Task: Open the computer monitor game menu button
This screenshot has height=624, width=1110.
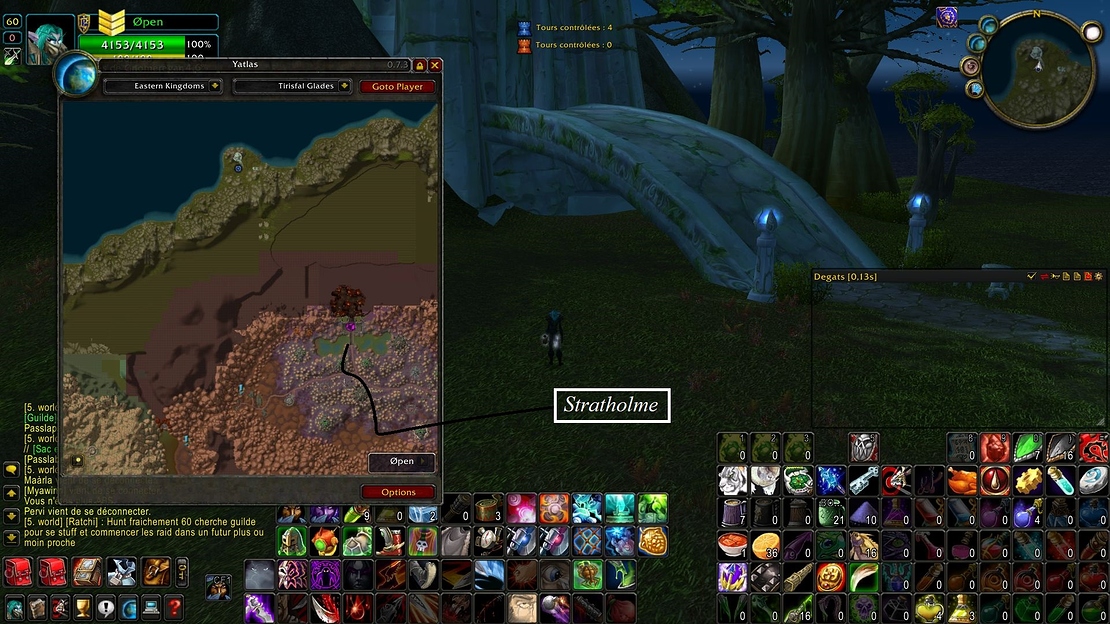Action: click(x=151, y=607)
